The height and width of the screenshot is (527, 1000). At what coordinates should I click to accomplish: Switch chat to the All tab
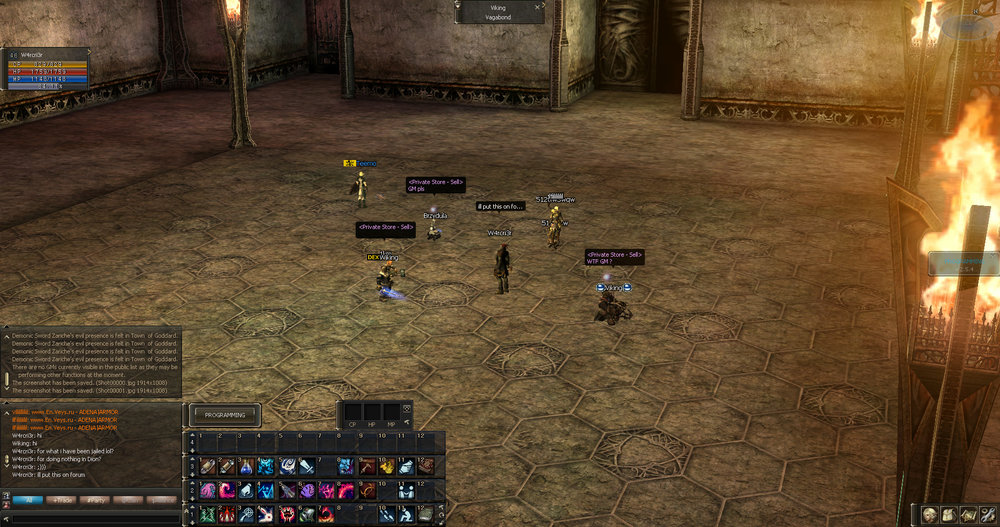(x=28, y=499)
